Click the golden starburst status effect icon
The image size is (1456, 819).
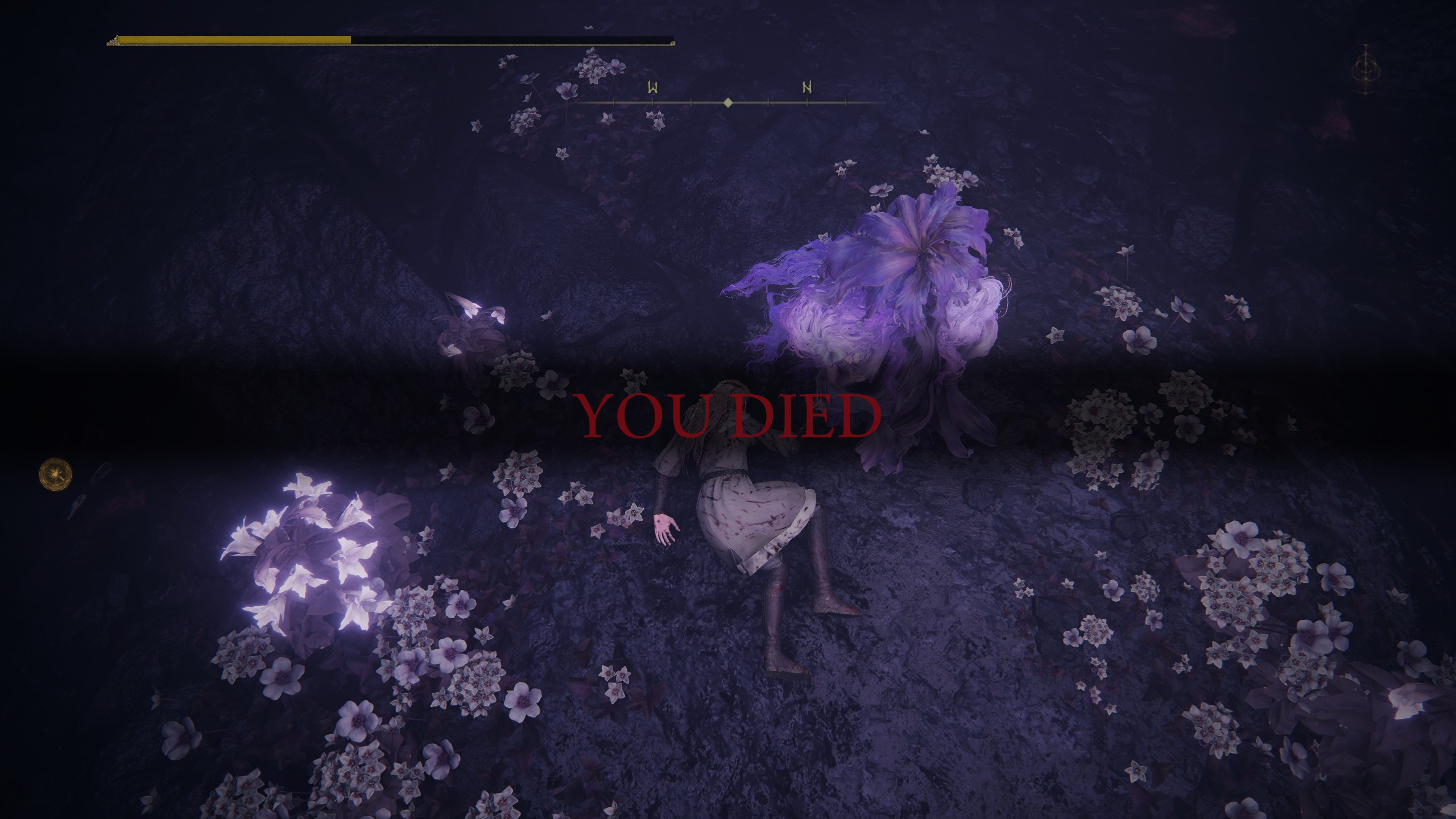point(55,474)
